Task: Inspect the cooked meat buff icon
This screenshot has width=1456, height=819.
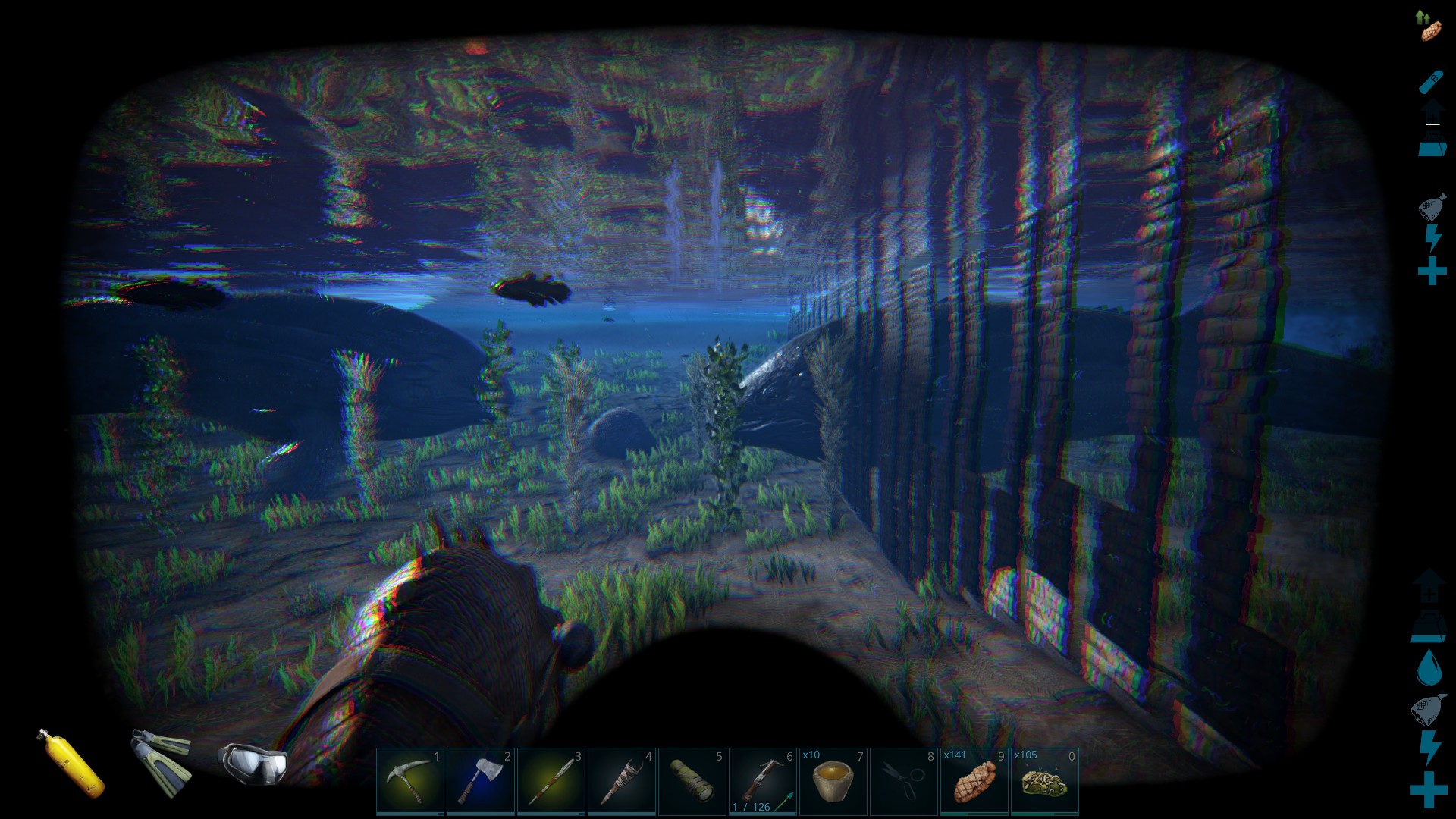Action: [1430, 27]
